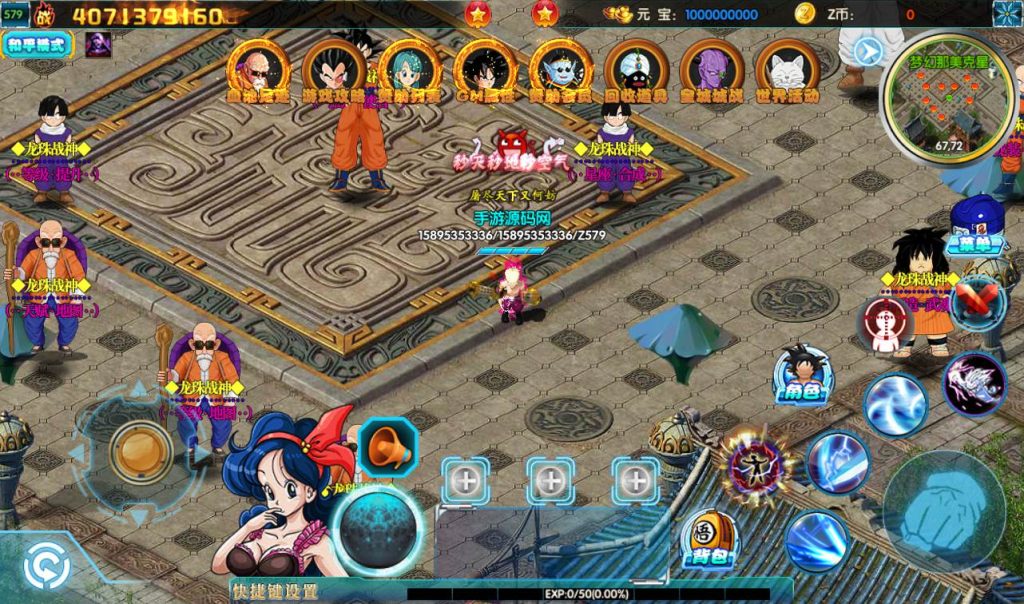Open the 游戏攻略 game guide icon
This screenshot has width=1024, height=604.
point(333,72)
